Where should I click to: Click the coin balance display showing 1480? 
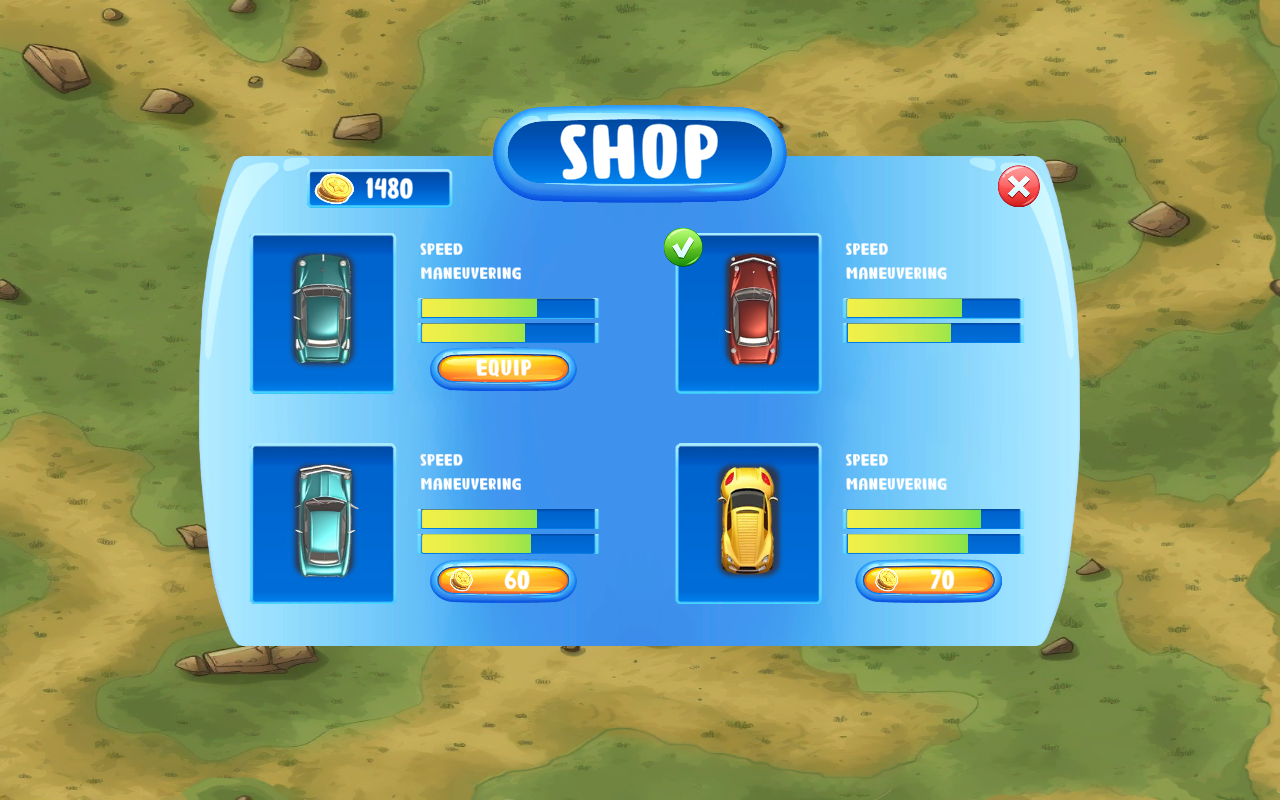(378, 188)
